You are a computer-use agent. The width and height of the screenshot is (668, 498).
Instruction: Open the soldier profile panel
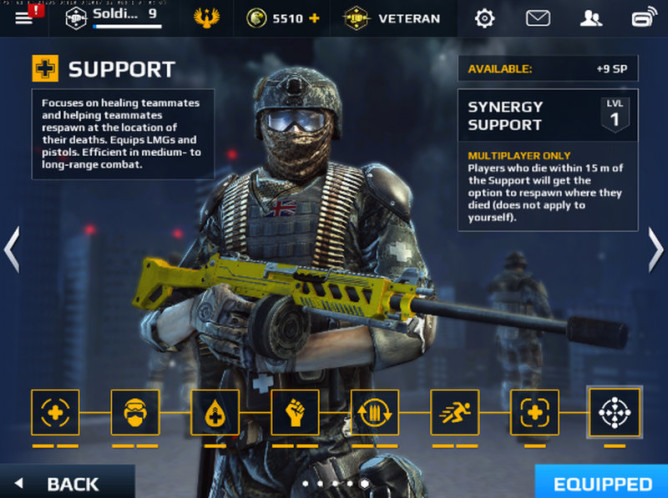point(111,17)
